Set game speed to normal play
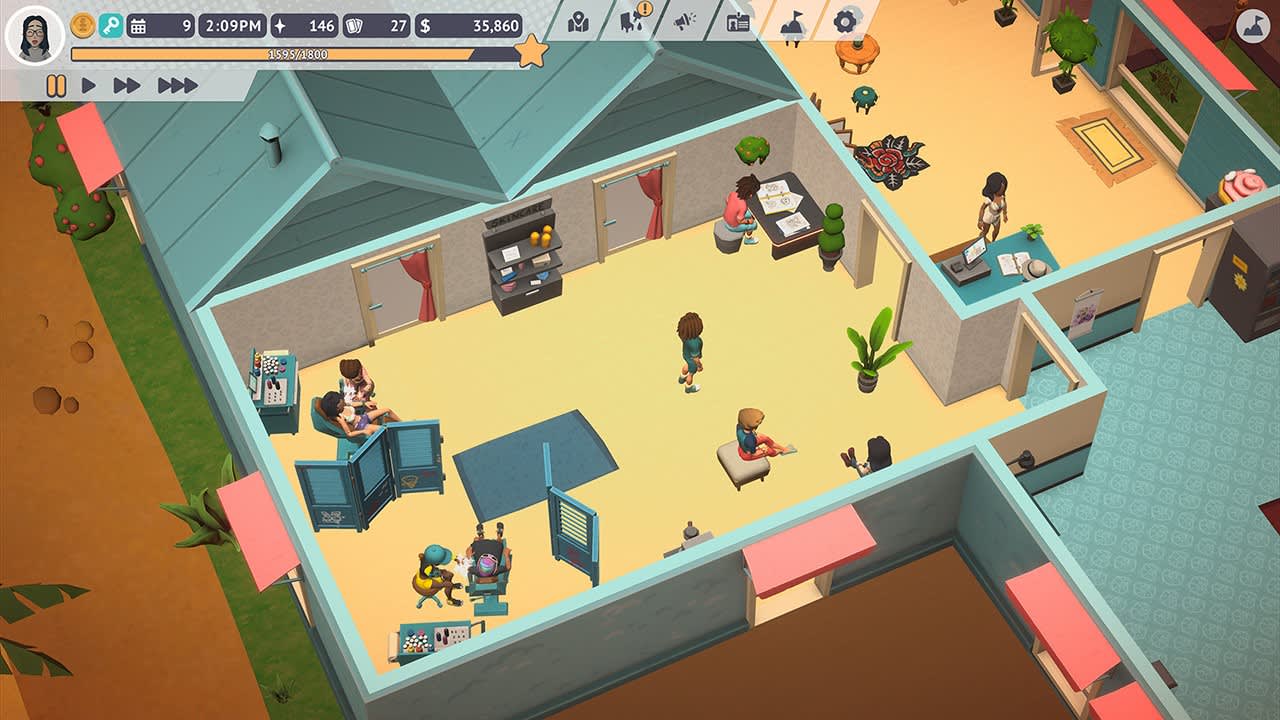This screenshot has height=720, width=1280. pyautogui.click(x=88, y=83)
